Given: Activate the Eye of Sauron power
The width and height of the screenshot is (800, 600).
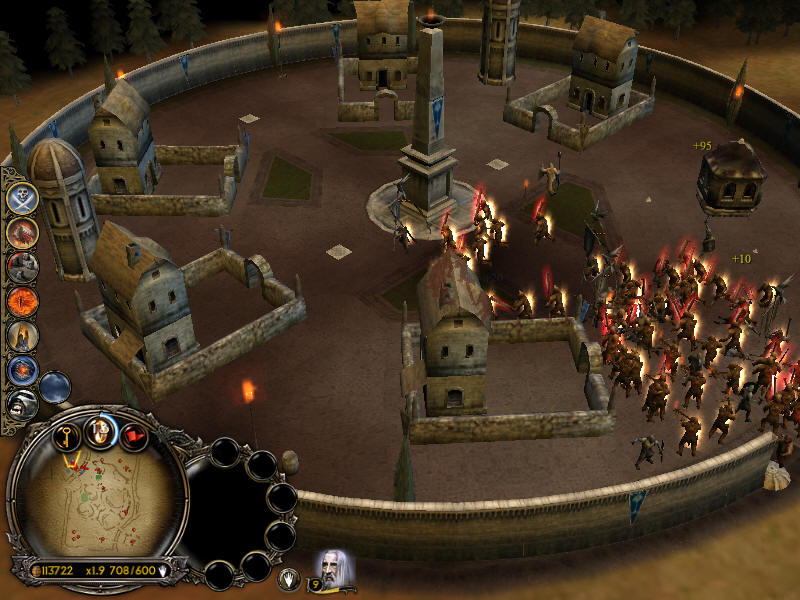Looking at the screenshot, I should click(22, 300).
